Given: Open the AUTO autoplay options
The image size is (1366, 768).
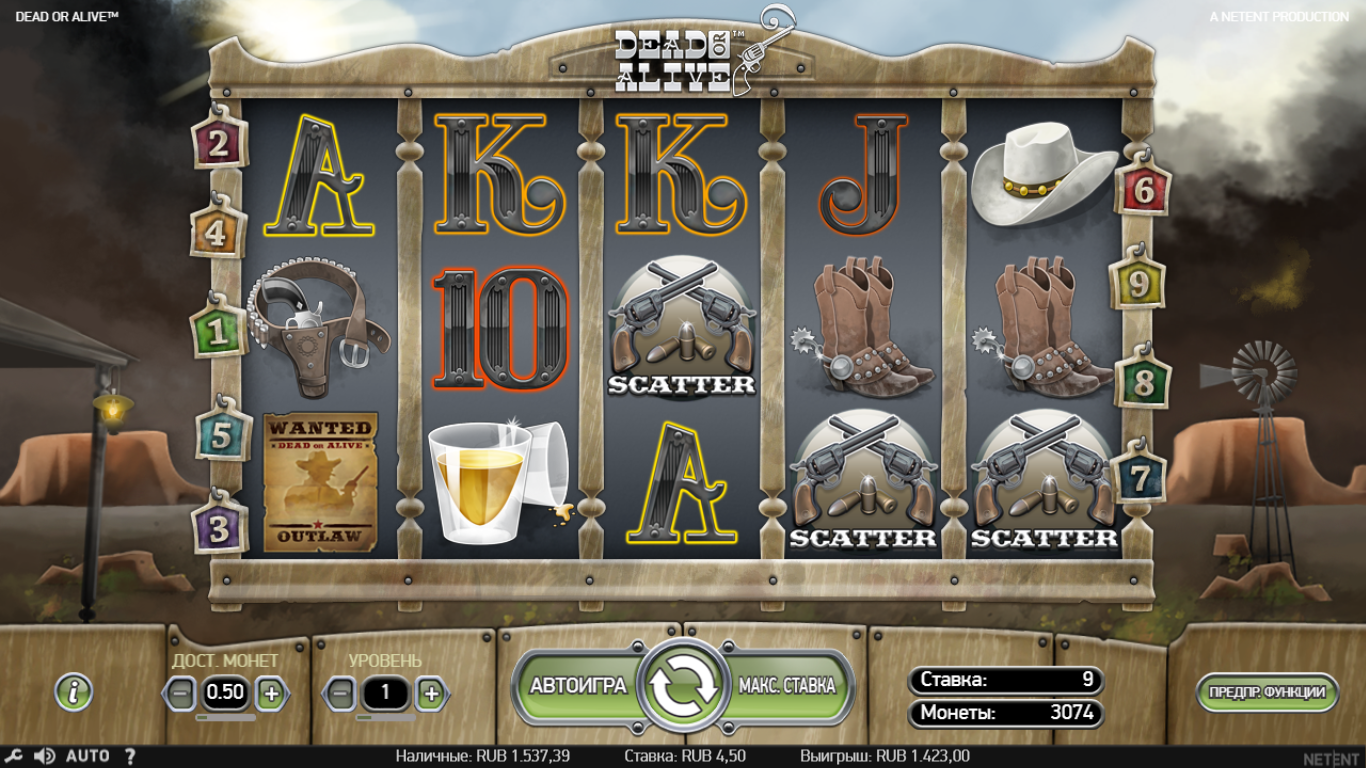Looking at the screenshot, I should click(88, 756).
